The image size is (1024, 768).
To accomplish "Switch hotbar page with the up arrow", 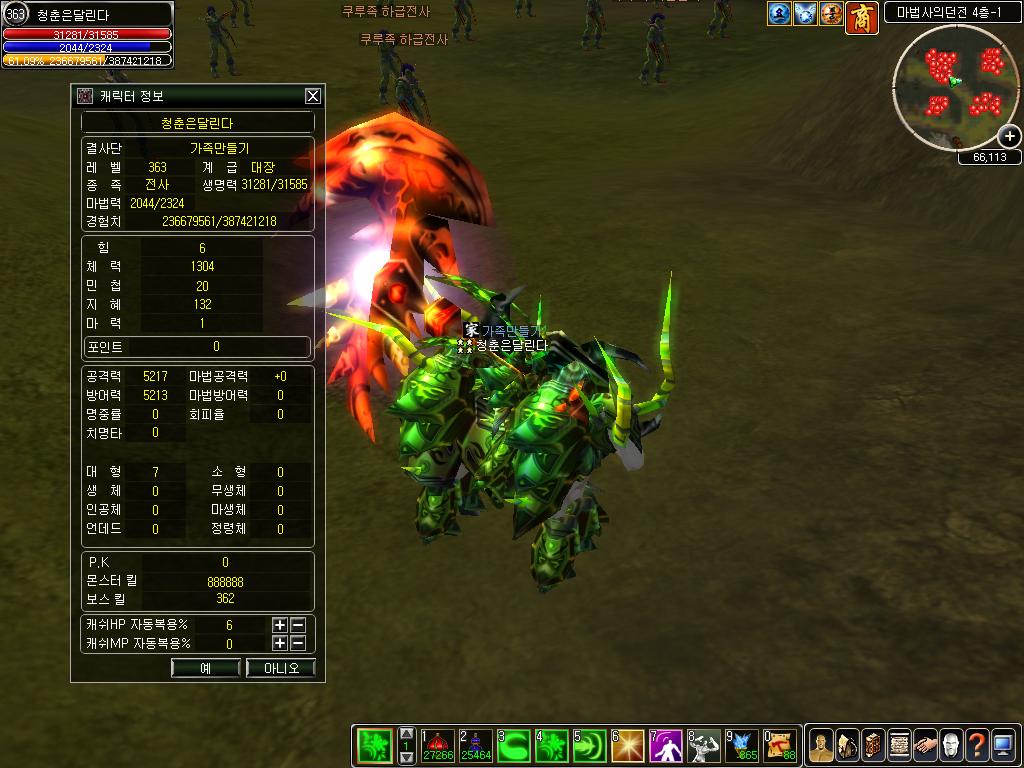I will (x=407, y=733).
